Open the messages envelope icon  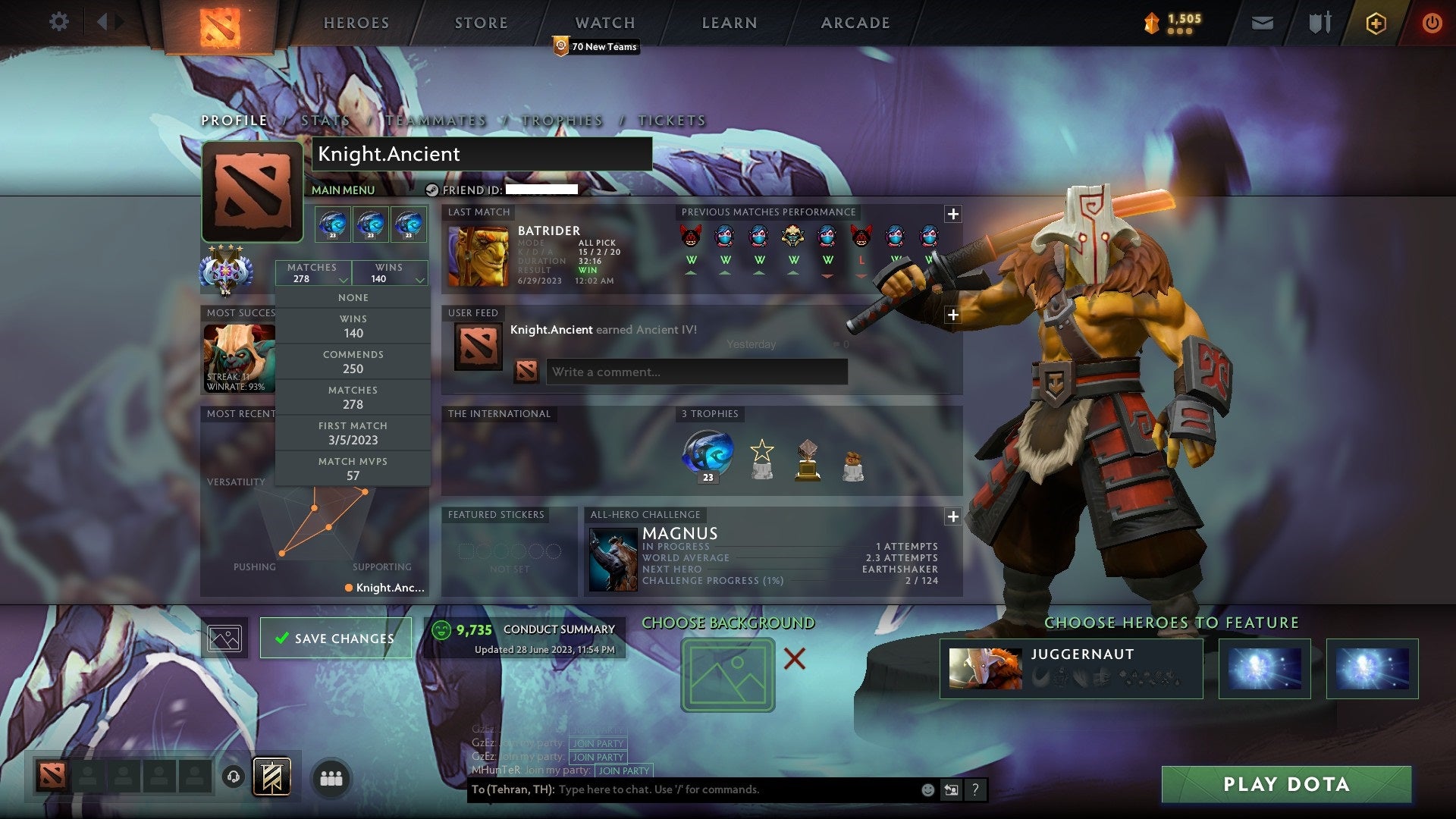1262,22
